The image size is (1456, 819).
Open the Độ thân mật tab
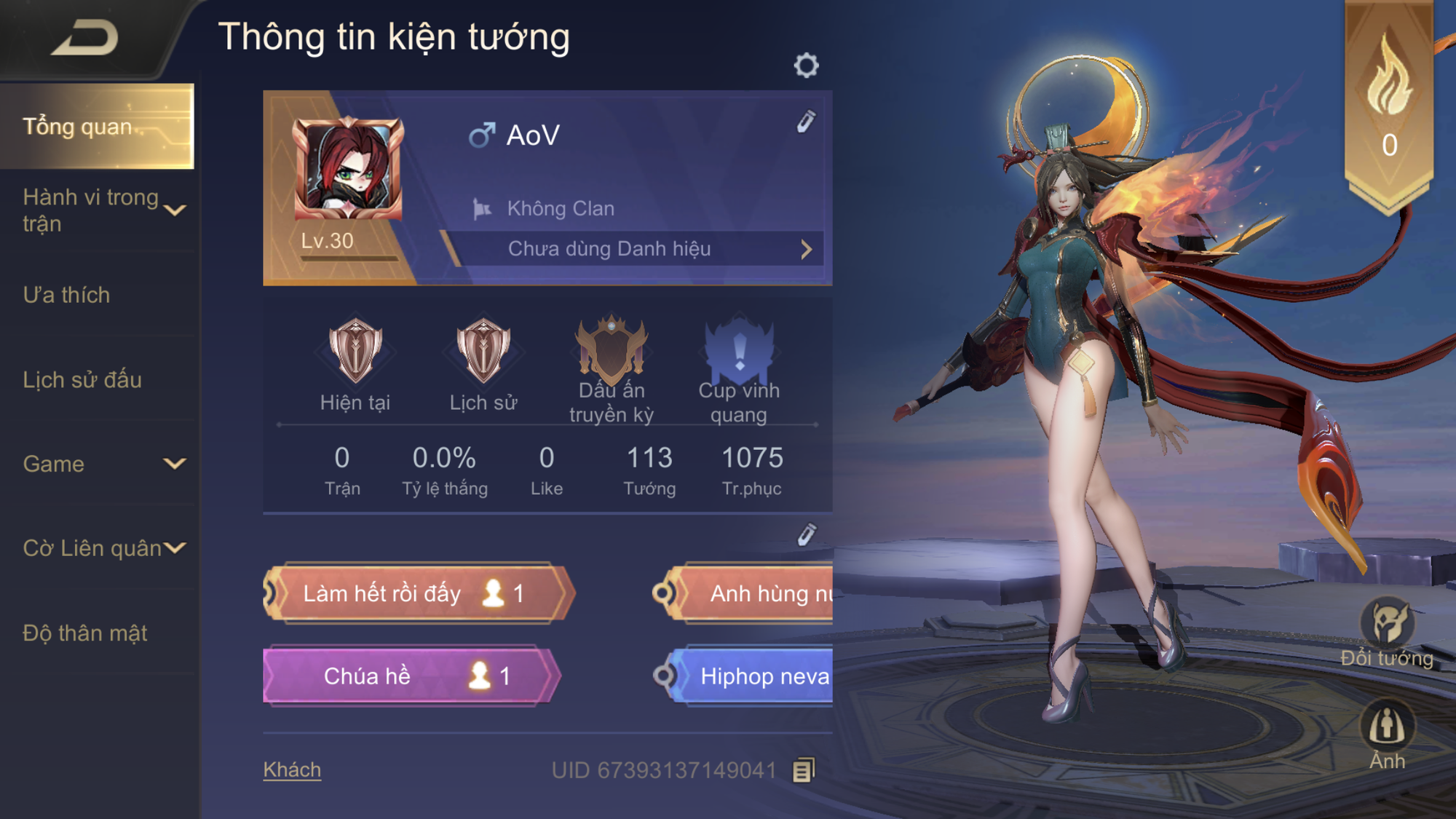85,633
